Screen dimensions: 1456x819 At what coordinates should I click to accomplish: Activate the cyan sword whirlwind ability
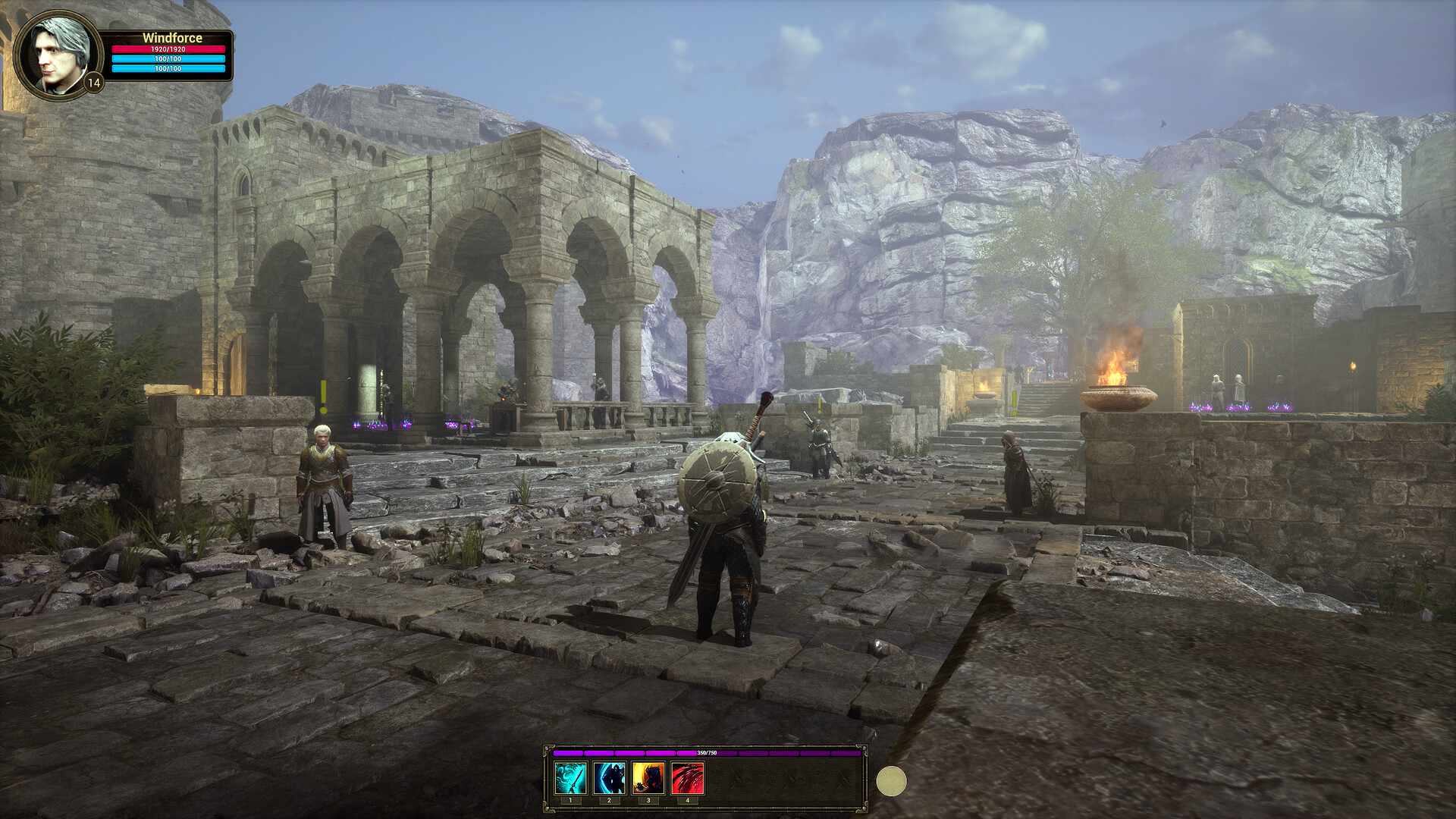tap(570, 778)
